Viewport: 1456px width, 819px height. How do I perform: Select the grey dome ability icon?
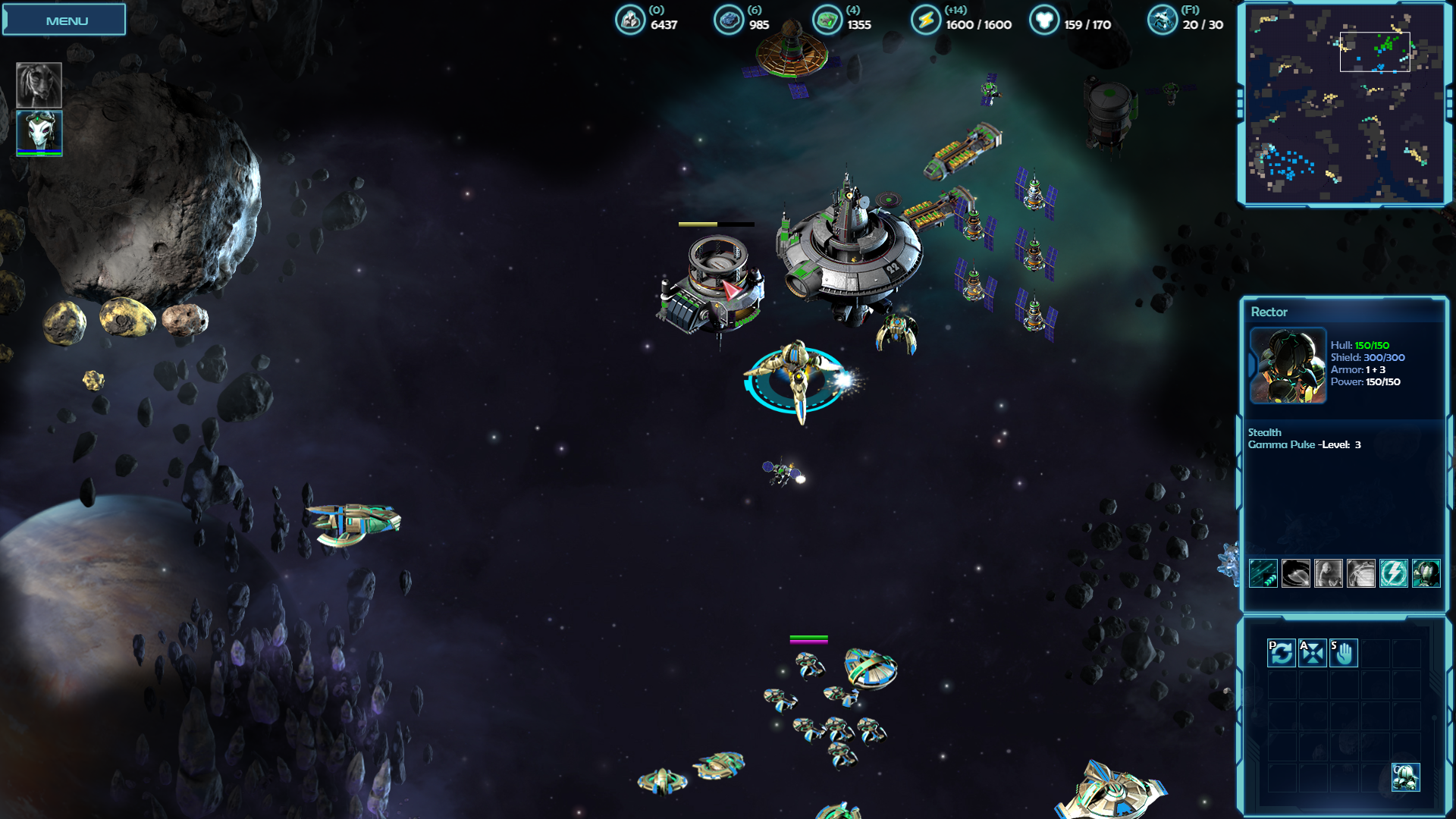1360,573
